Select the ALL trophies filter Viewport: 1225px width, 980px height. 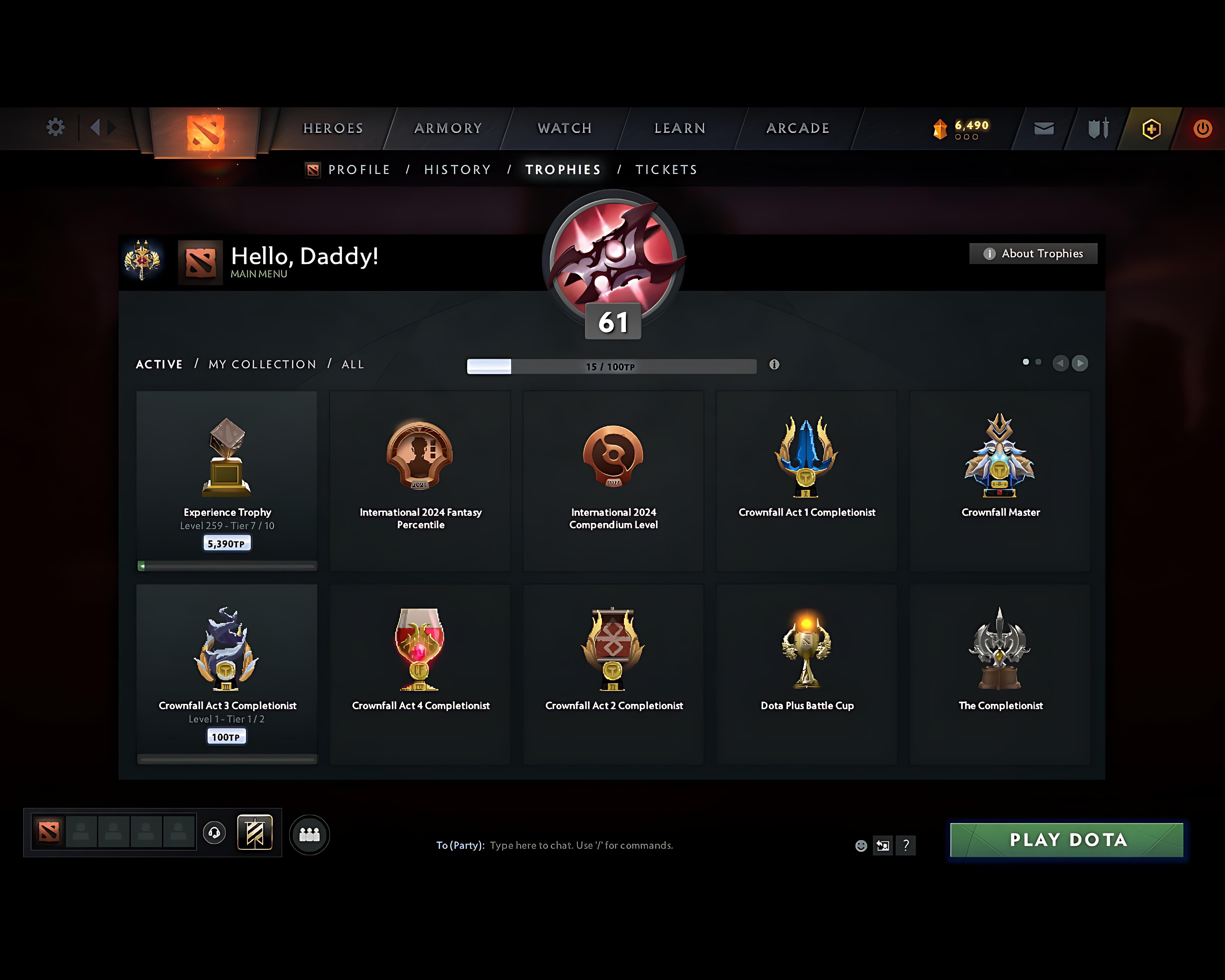(352, 364)
